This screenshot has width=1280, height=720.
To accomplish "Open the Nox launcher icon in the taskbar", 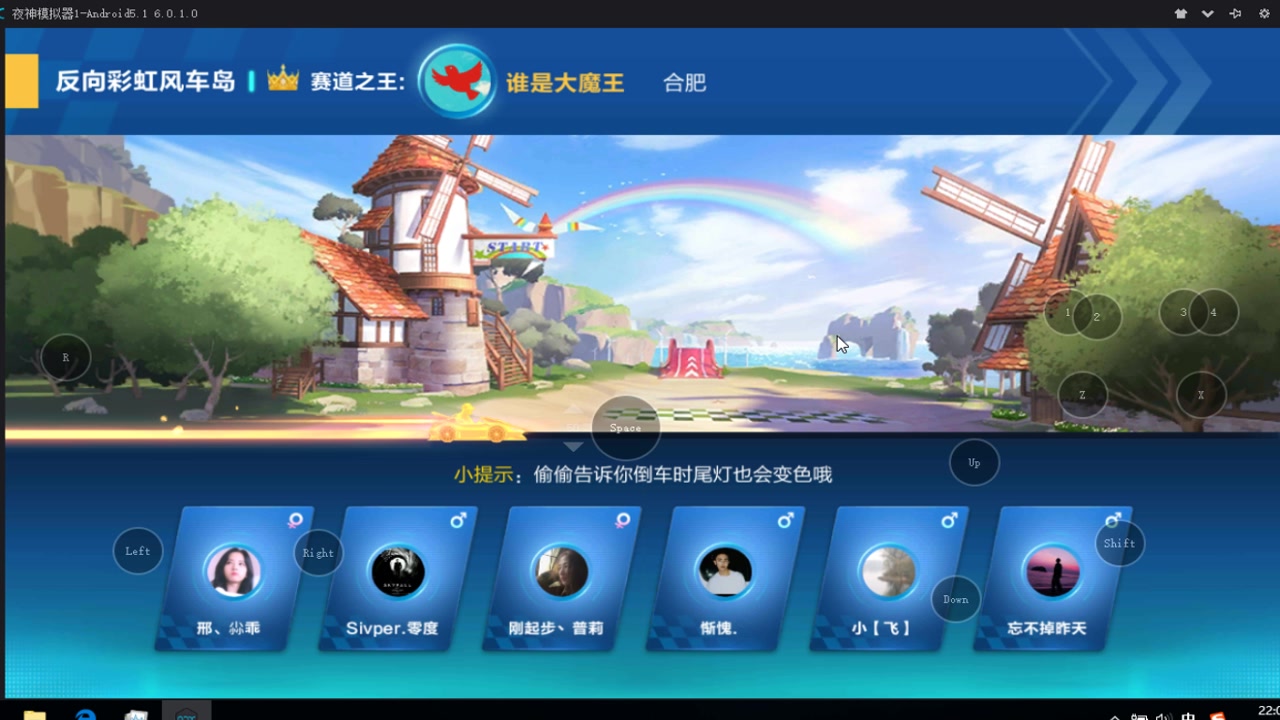I will point(186,712).
